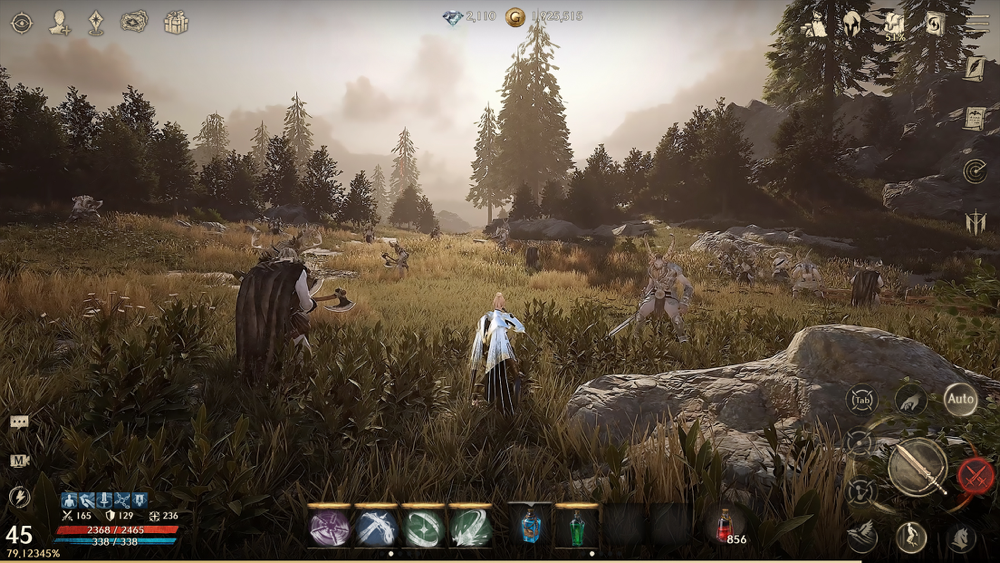The image size is (1000, 563).
Task: Open the world map scroll icon
Action: click(133, 22)
